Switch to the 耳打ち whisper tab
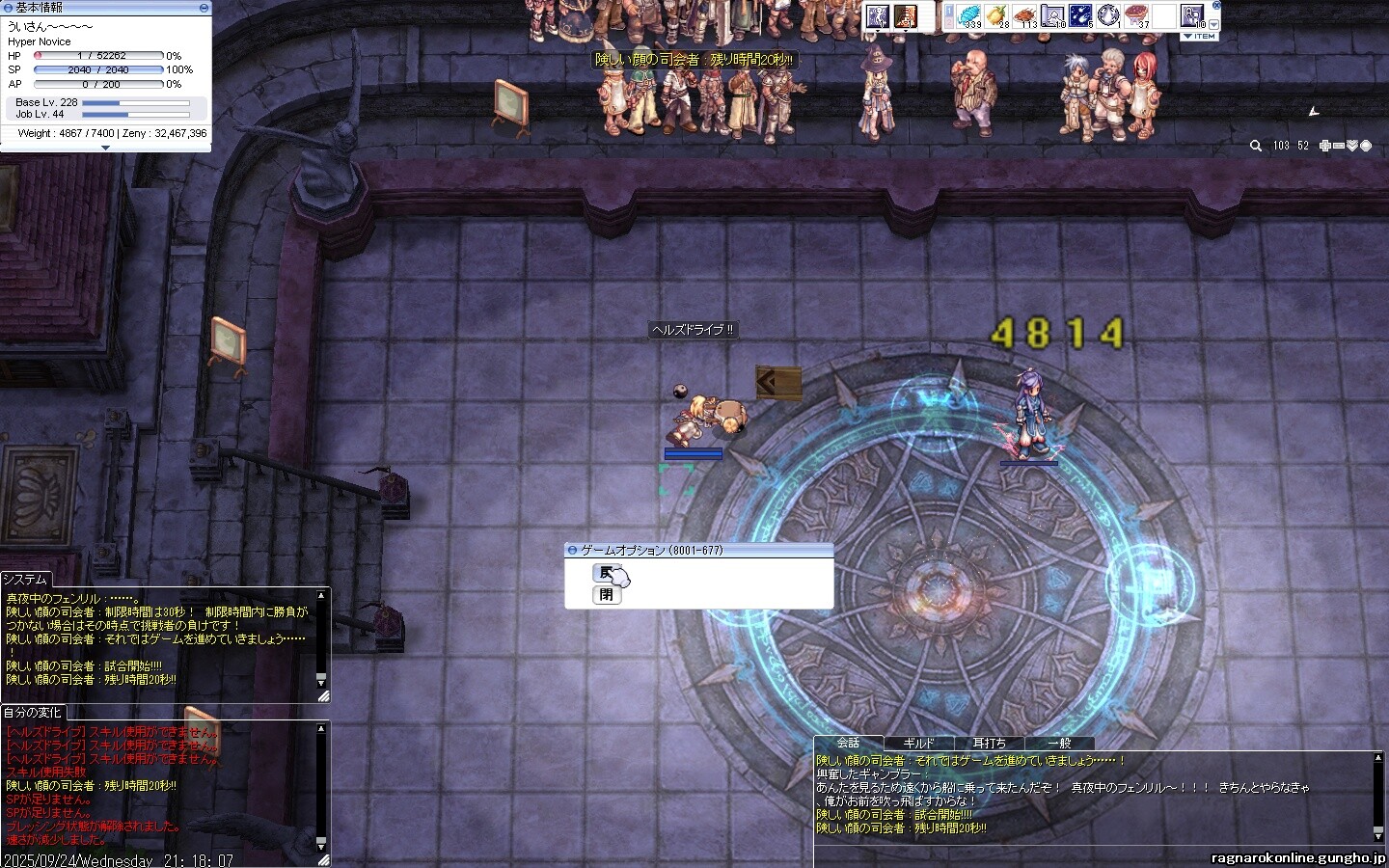This screenshot has width=1389, height=868. (x=989, y=744)
